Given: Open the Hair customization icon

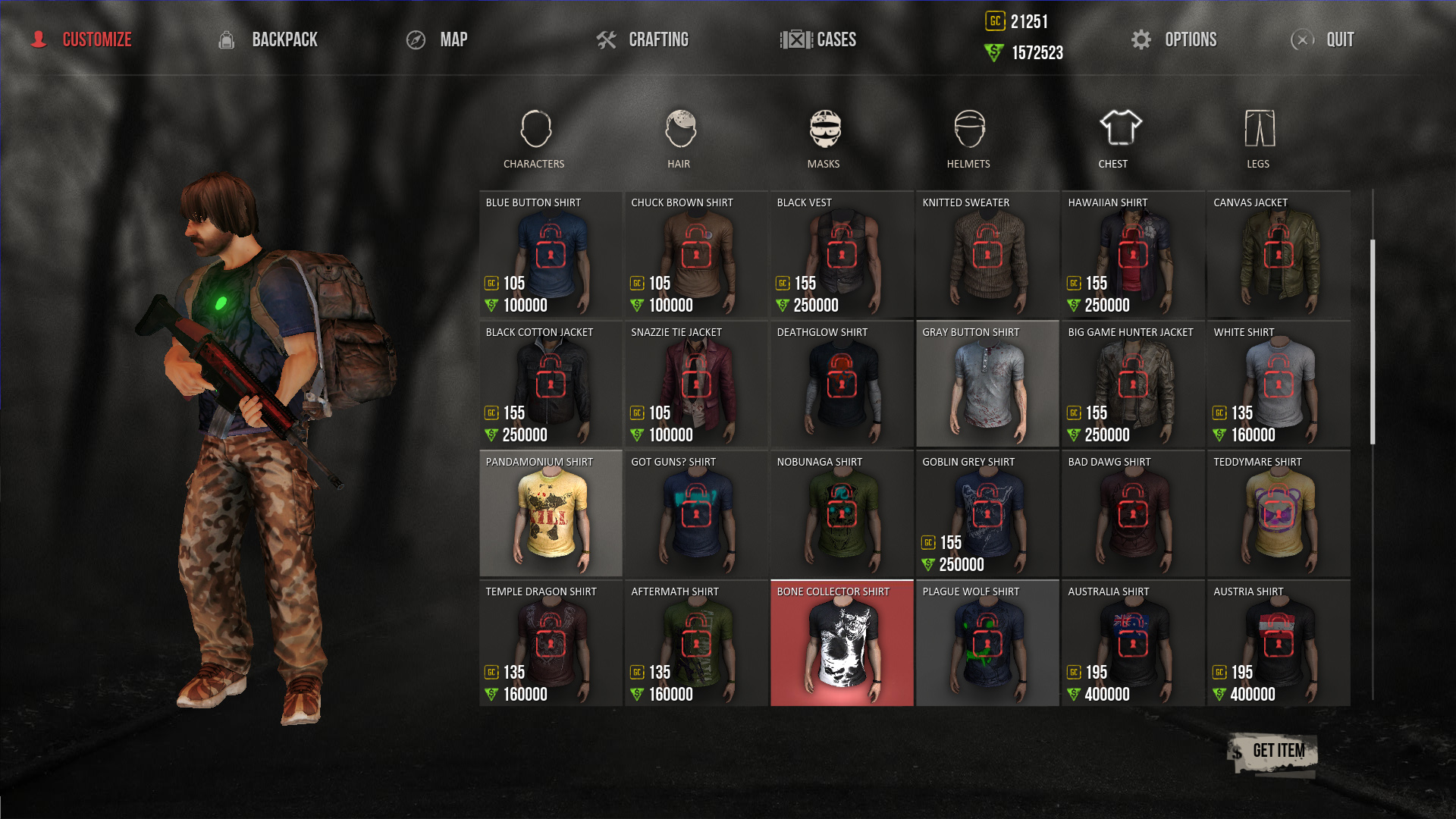Looking at the screenshot, I should [679, 129].
